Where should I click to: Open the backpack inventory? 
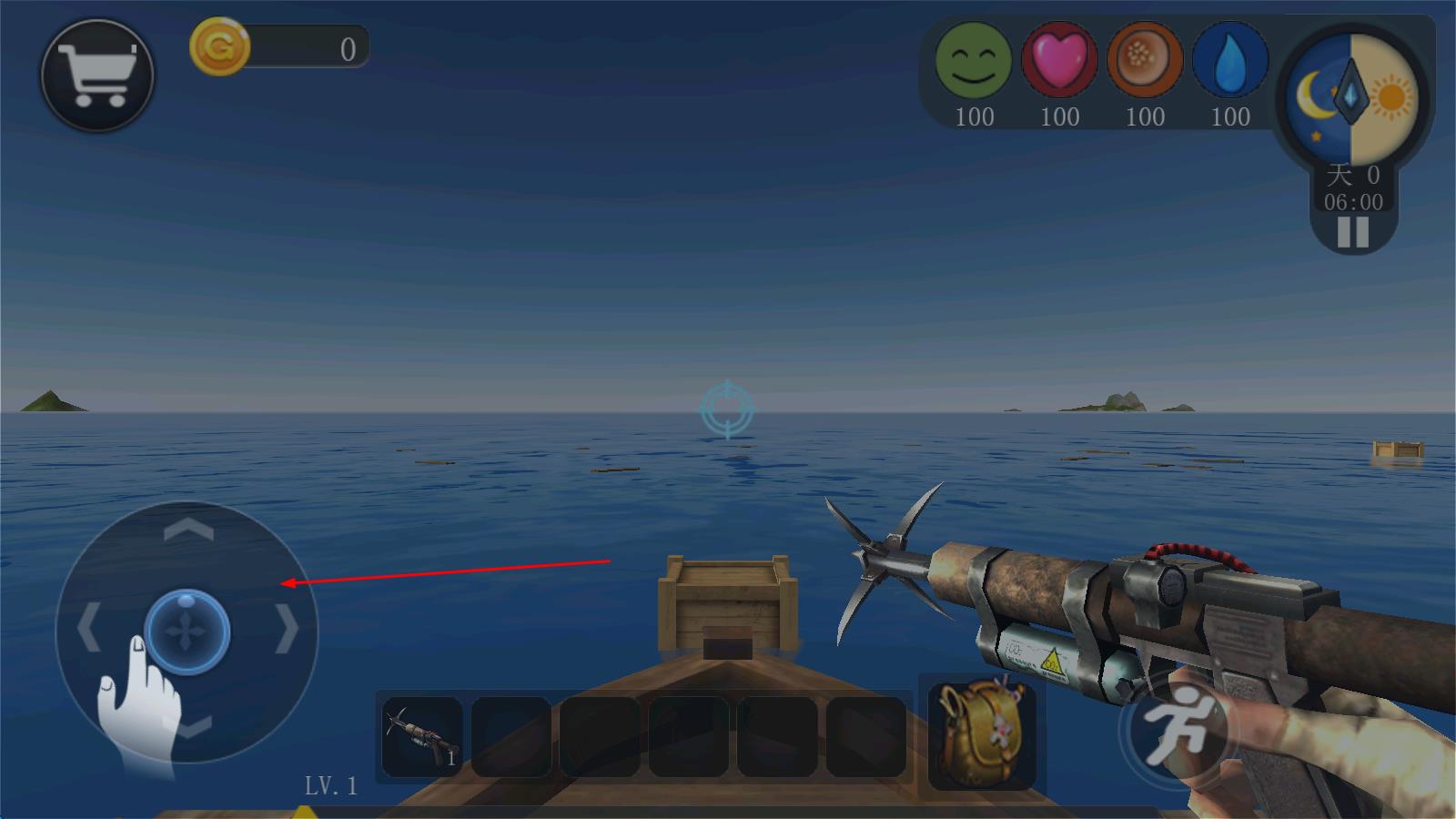tap(981, 733)
